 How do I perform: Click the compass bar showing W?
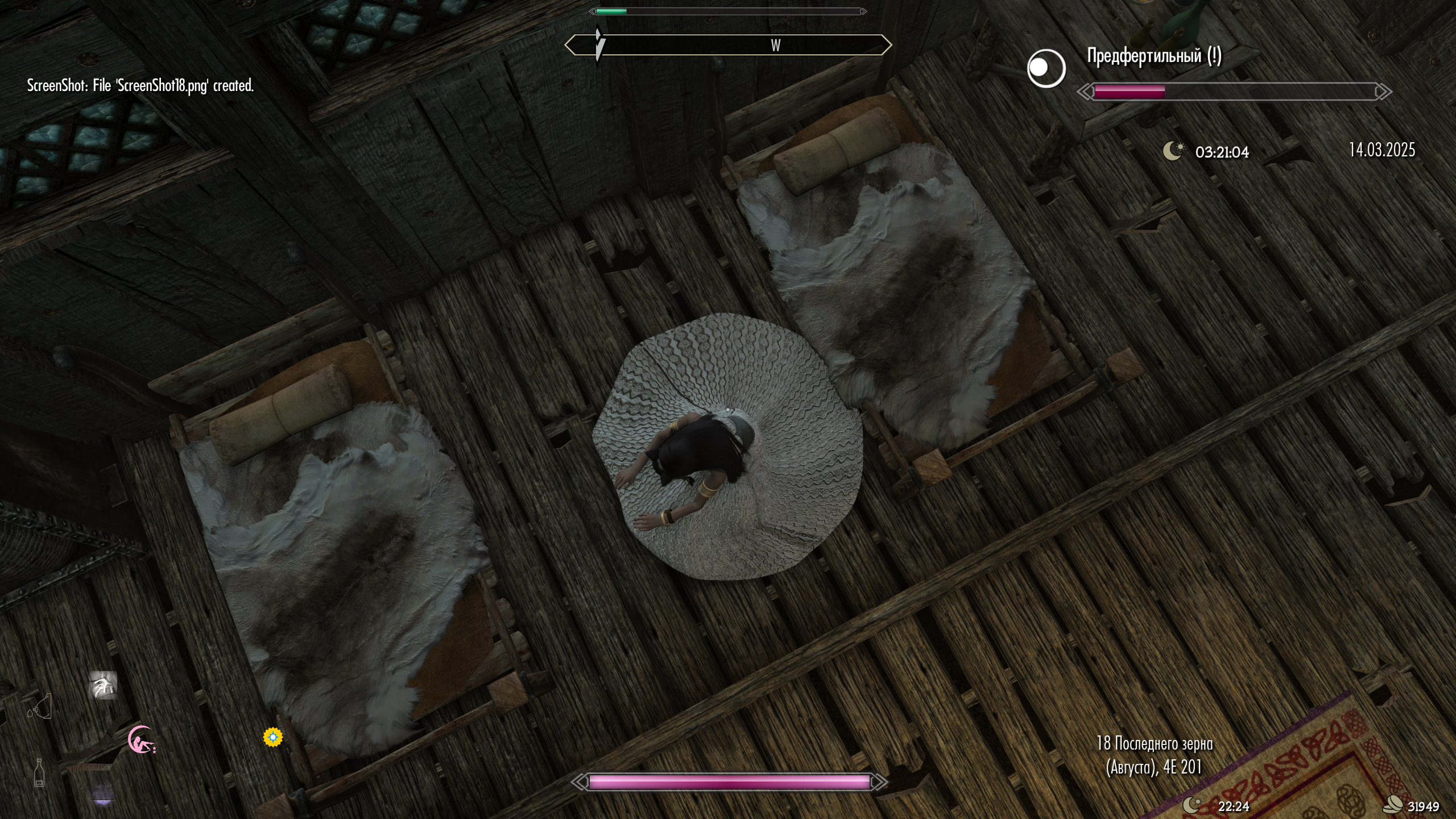pyautogui.click(x=728, y=45)
